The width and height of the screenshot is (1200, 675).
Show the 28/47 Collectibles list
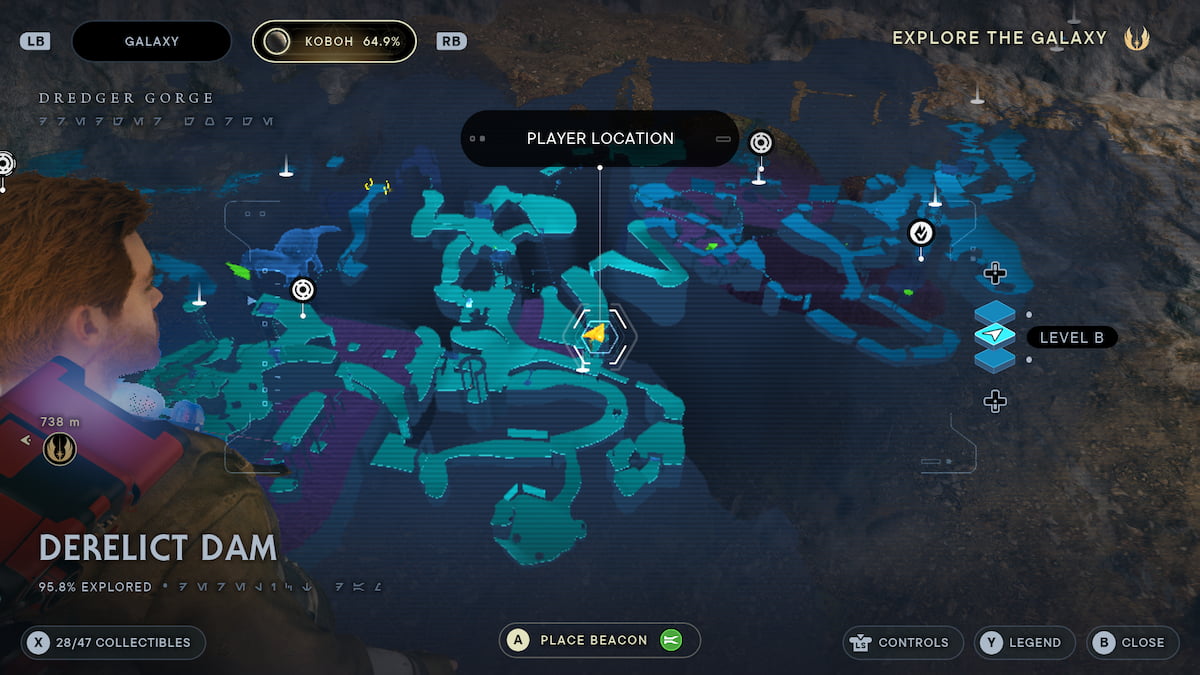pos(113,642)
